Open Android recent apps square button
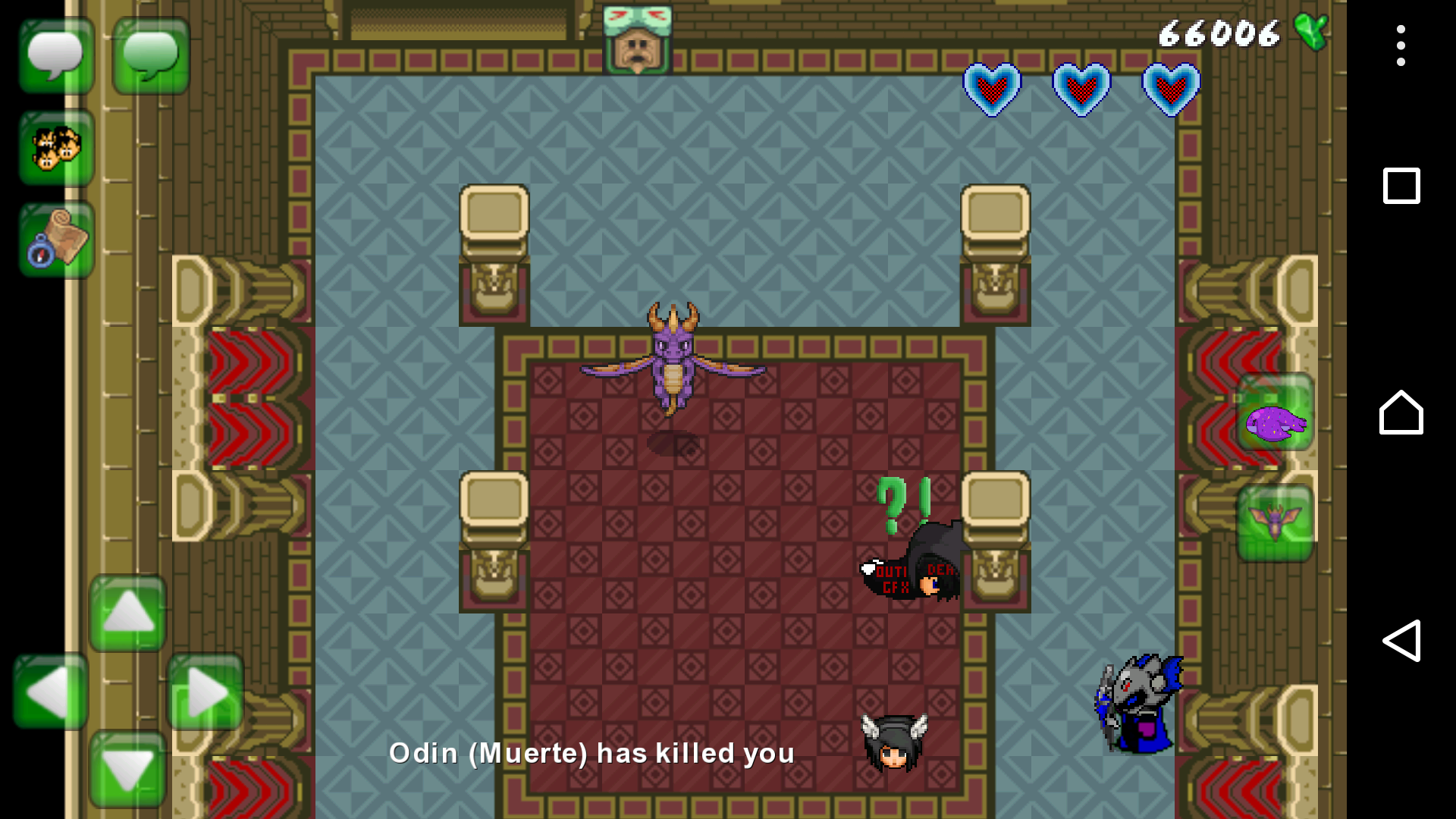Screen dimensions: 1456x819 click(1401, 186)
